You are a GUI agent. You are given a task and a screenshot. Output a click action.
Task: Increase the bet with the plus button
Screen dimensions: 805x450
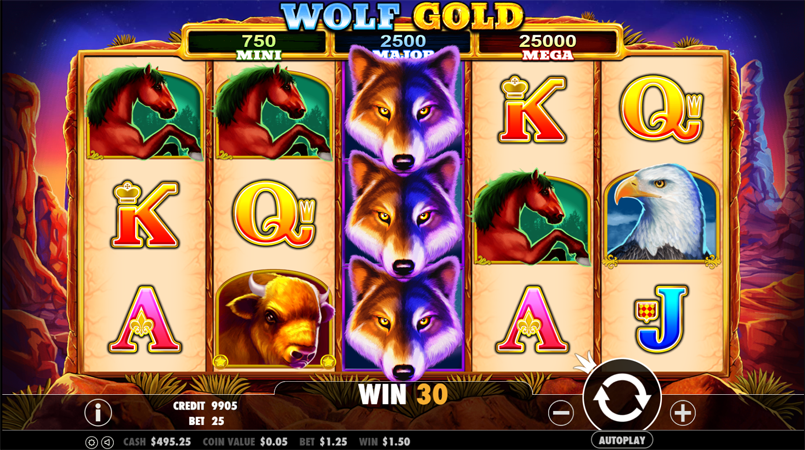click(x=682, y=412)
